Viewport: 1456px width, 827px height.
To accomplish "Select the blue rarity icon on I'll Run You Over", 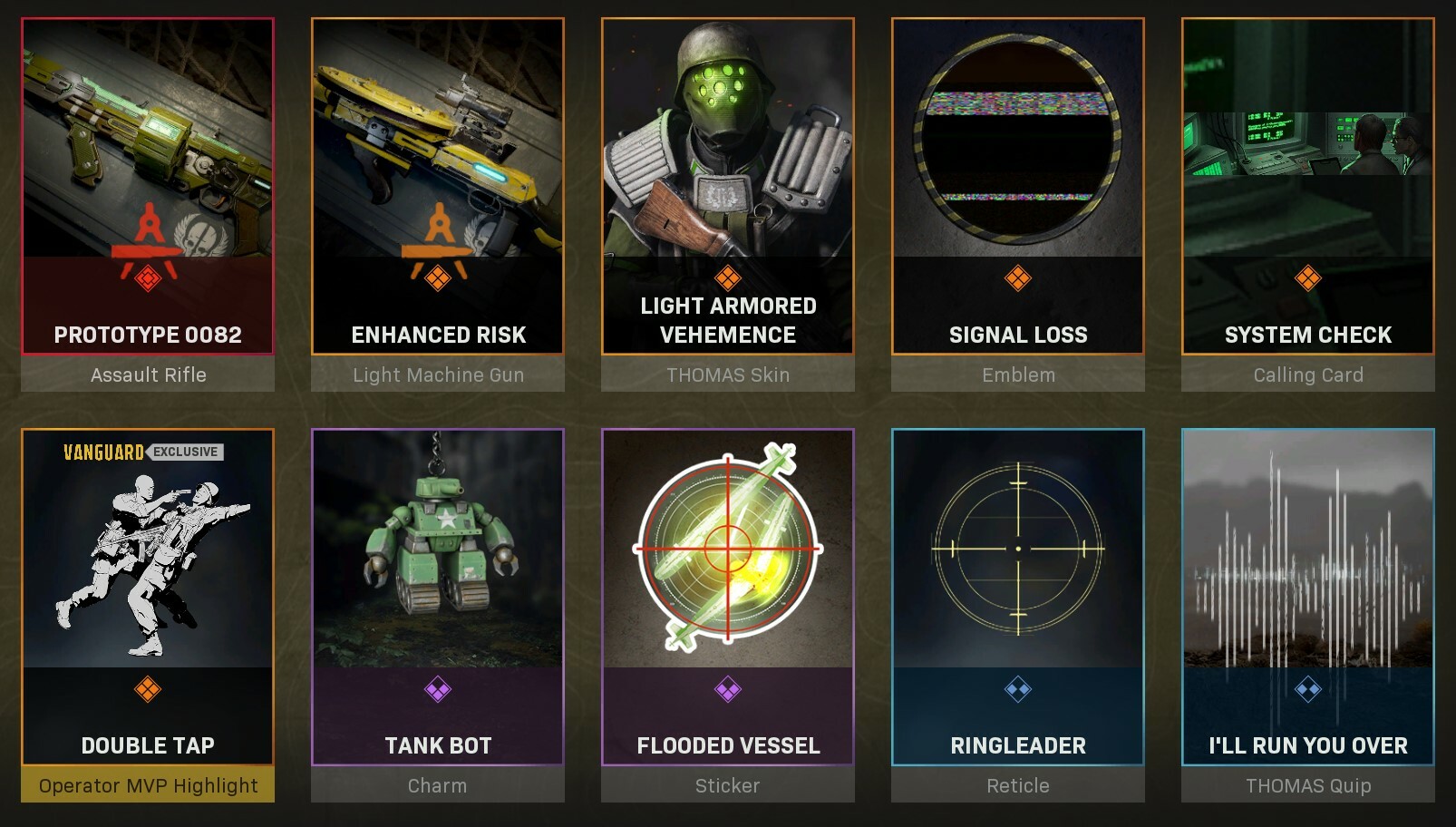I will (1308, 691).
